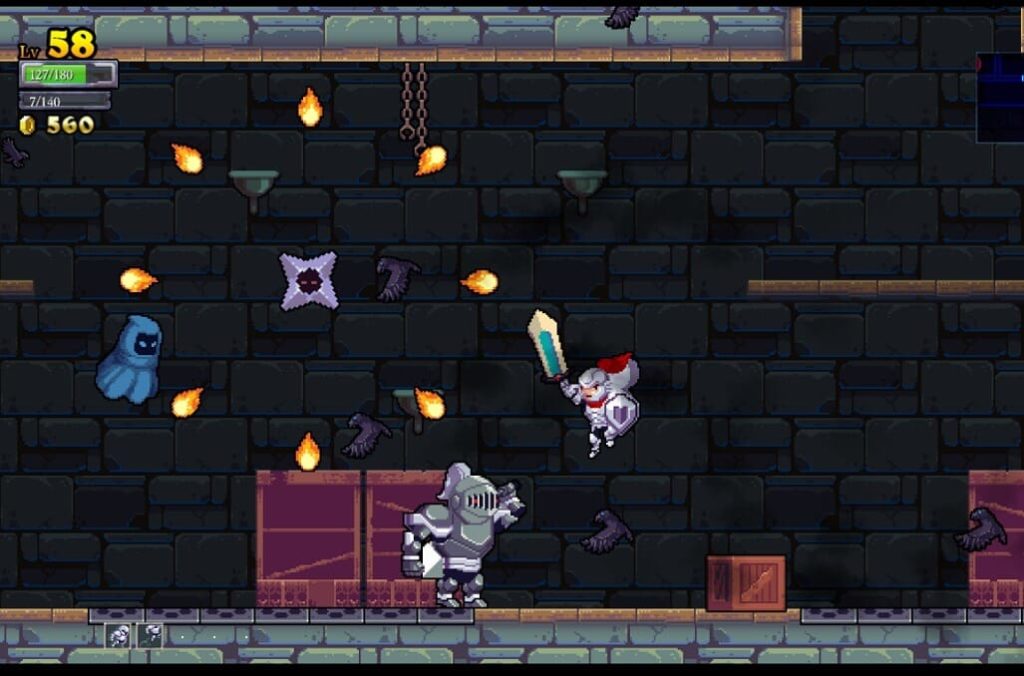The image size is (1024, 676).
Task: Click the dungeon minimap
Action: (x=999, y=97)
